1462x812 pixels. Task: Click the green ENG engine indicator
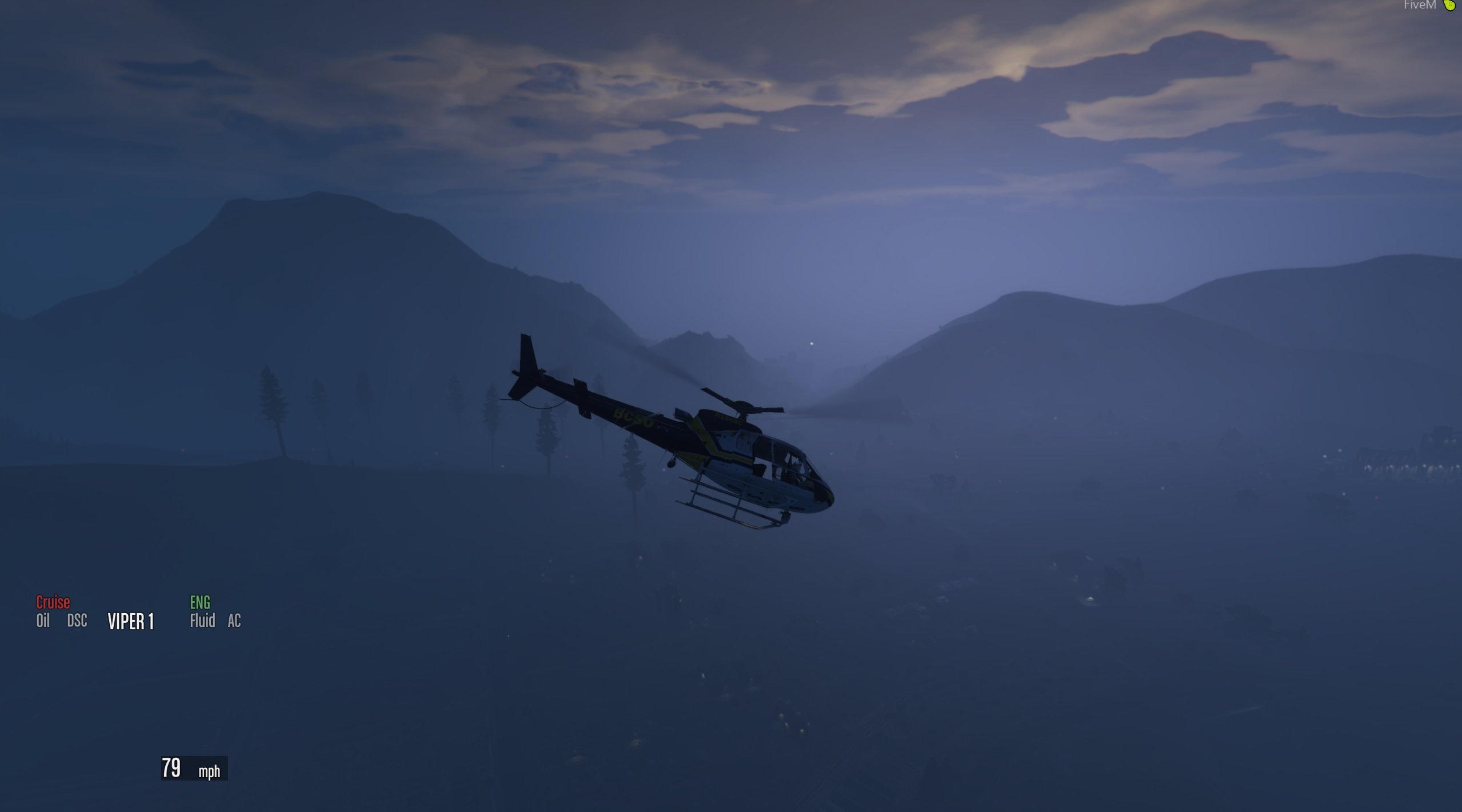[x=200, y=602]
